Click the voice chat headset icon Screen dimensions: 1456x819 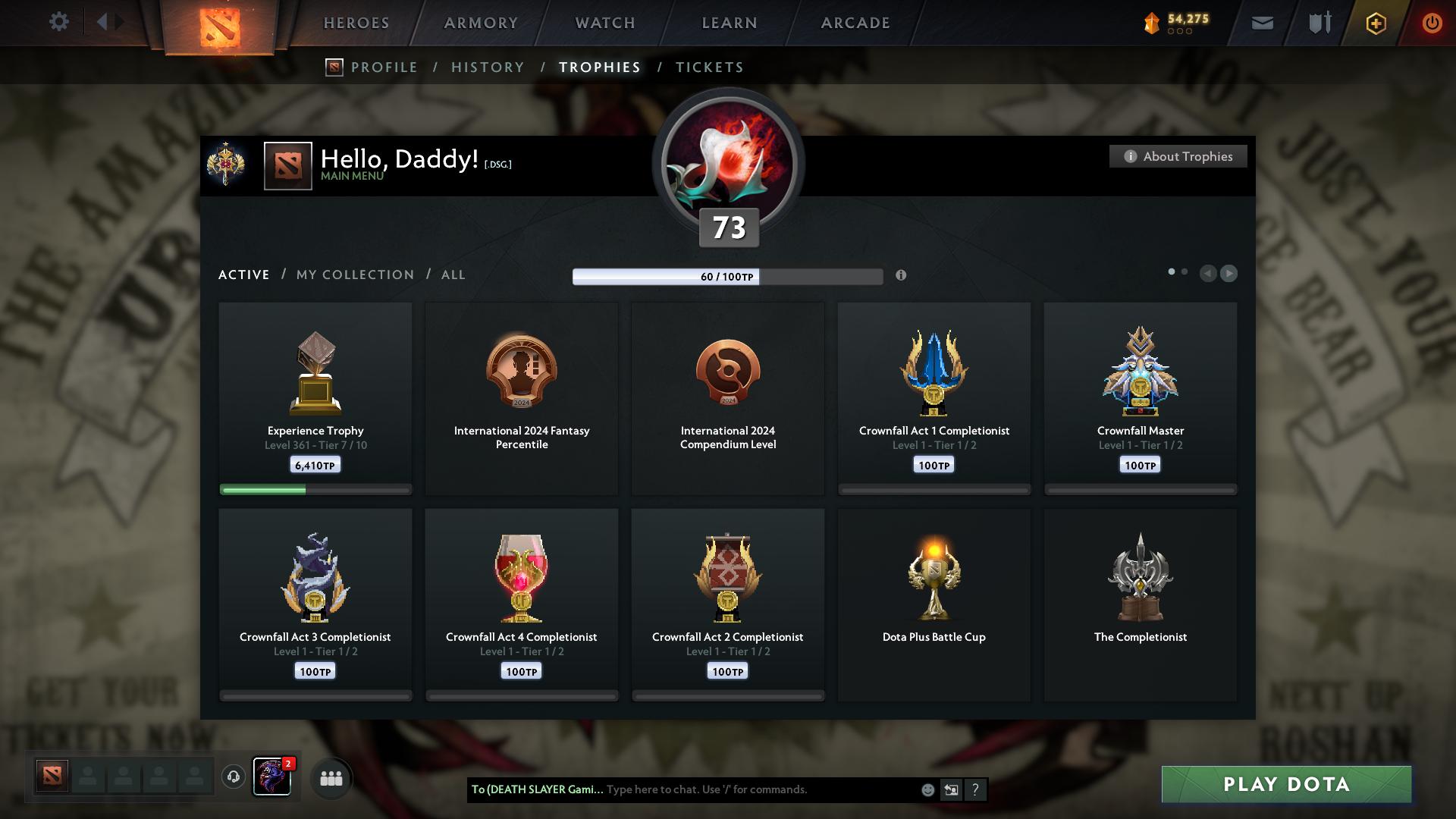coord(233,777)
